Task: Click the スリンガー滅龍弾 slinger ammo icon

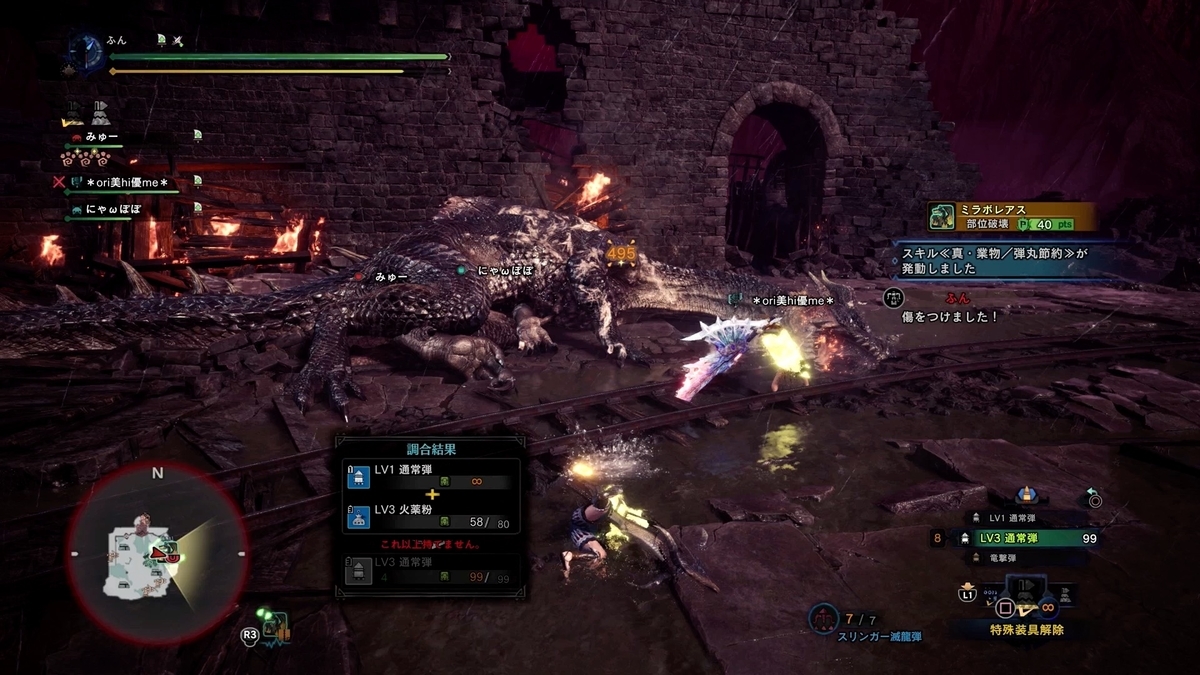Action: 822,619
